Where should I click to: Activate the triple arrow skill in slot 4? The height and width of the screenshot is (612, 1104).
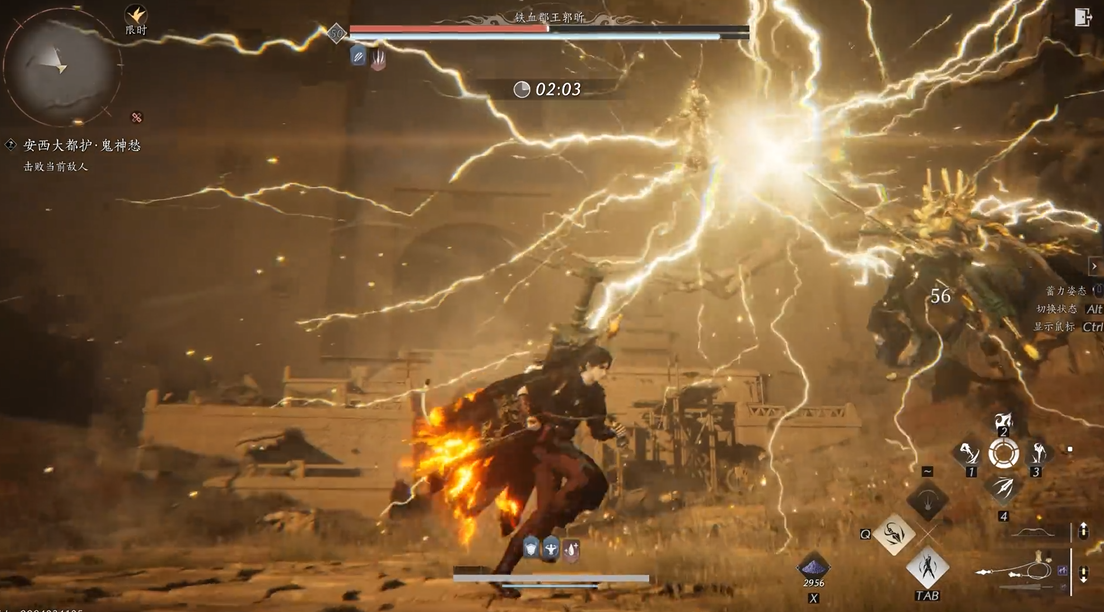(1003, 486)
